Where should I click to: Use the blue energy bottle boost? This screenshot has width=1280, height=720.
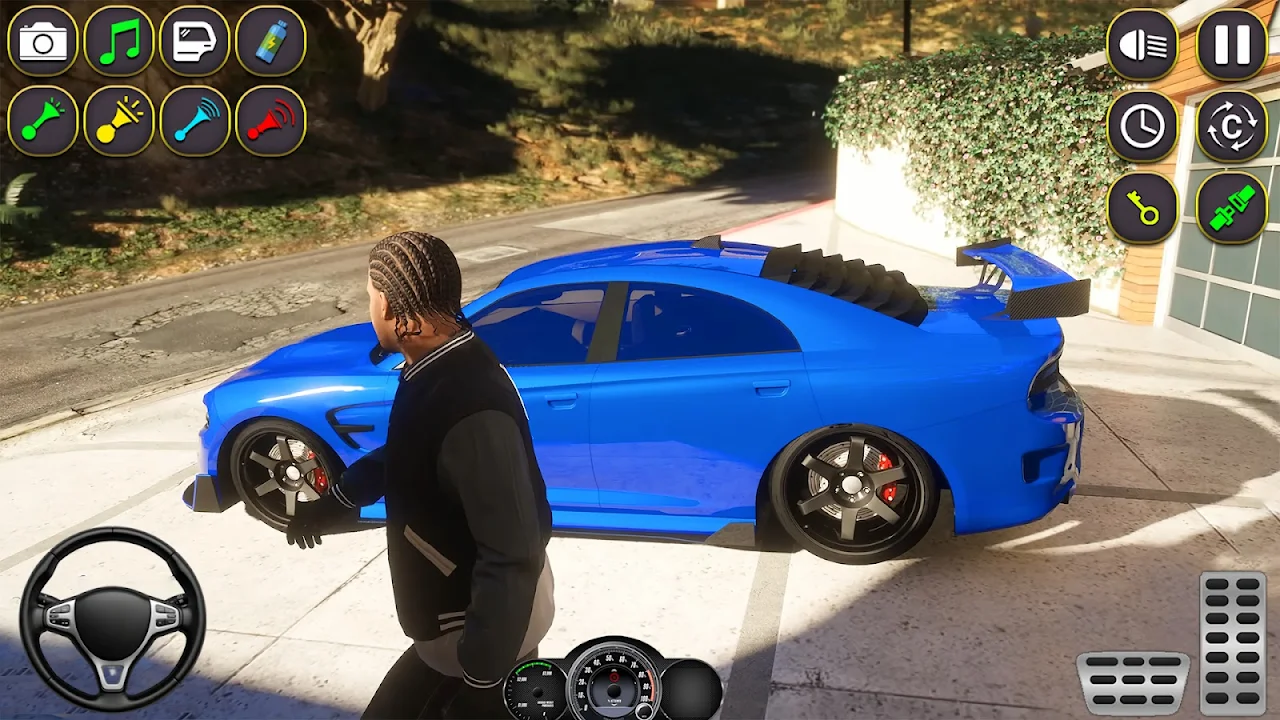tap(271, 41)
